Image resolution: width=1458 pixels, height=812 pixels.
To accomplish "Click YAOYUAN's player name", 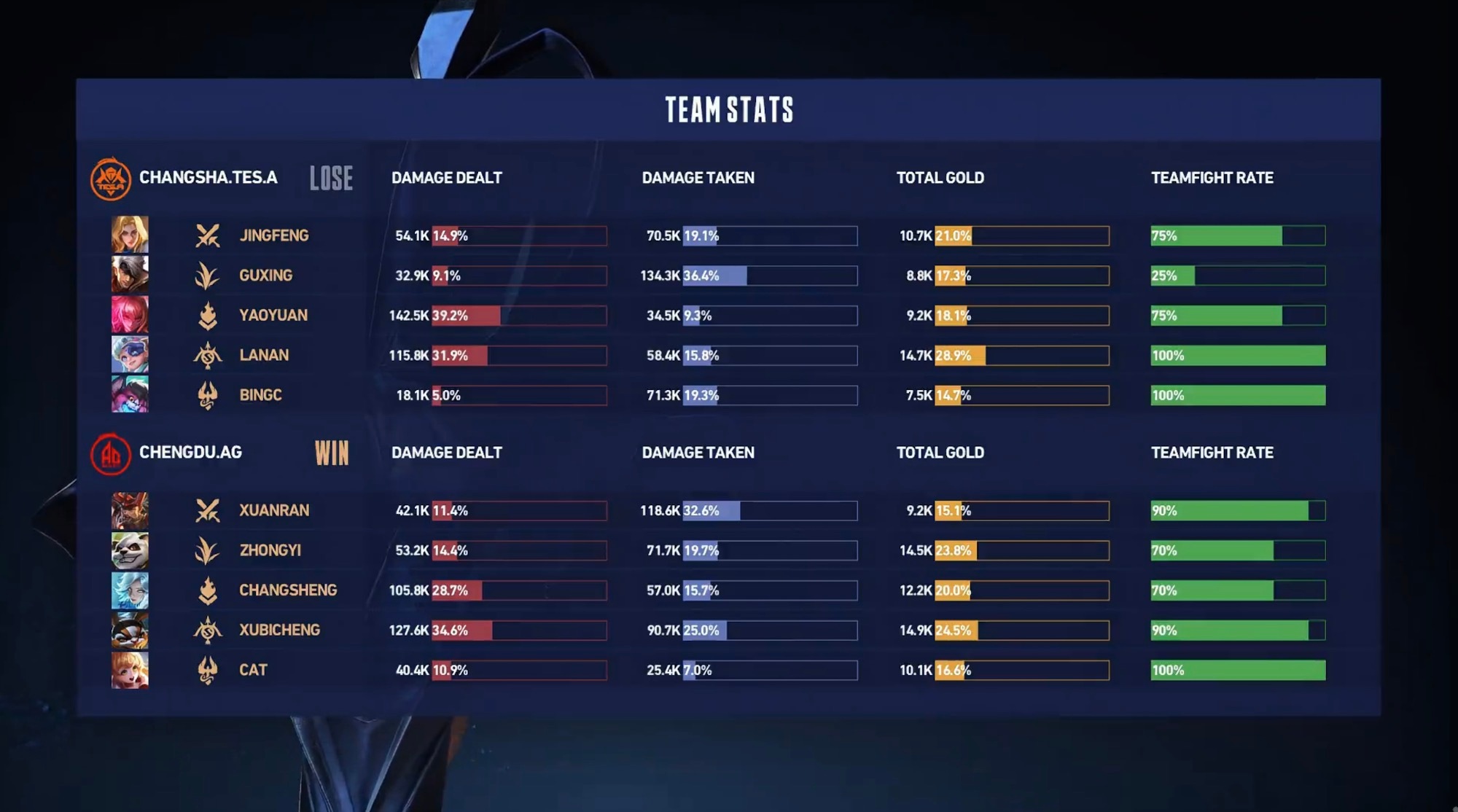I will click(x=273, y=315).
